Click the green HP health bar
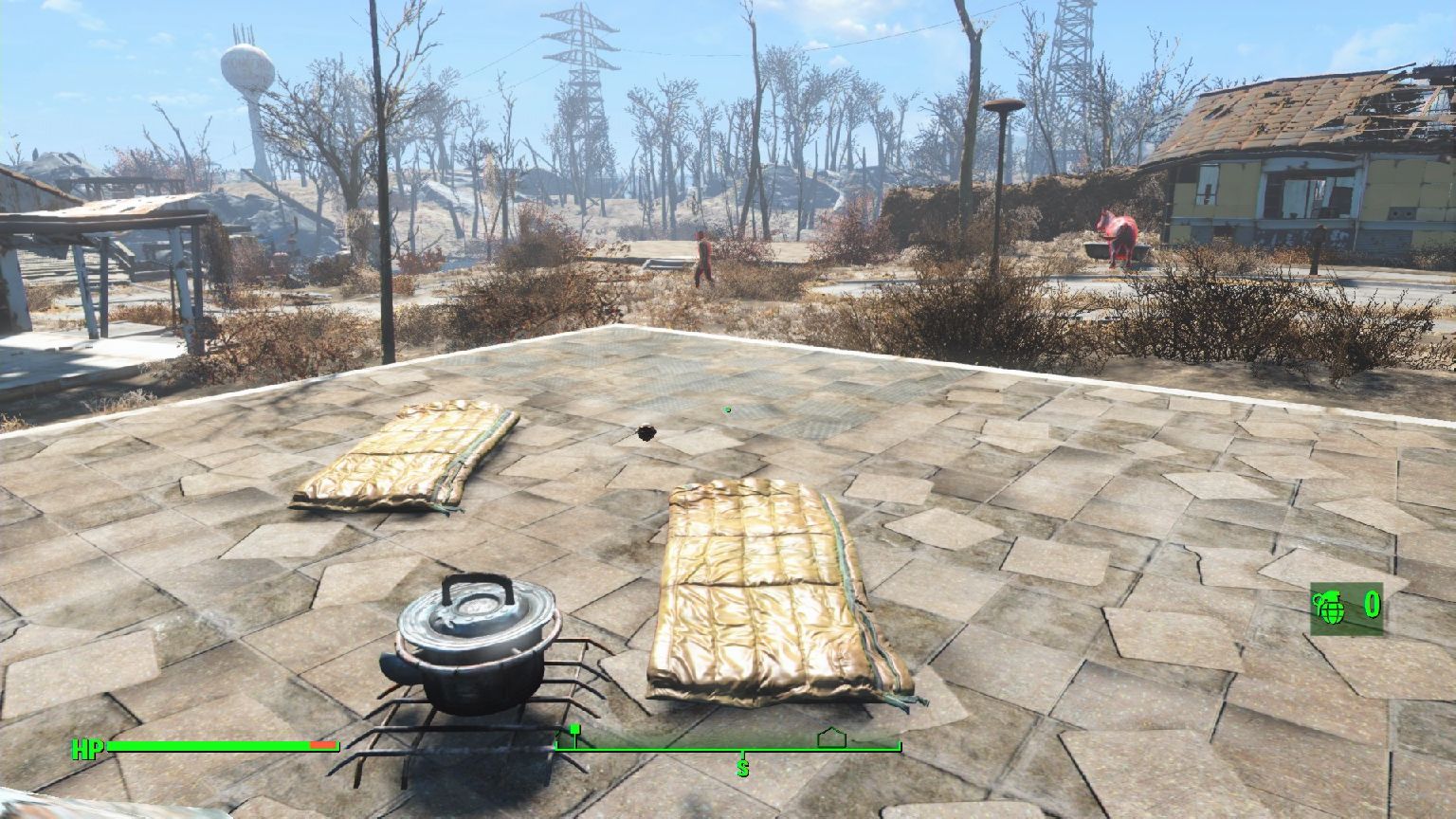The width and height of the screenshot is (1456, 819). click(209, 745)
